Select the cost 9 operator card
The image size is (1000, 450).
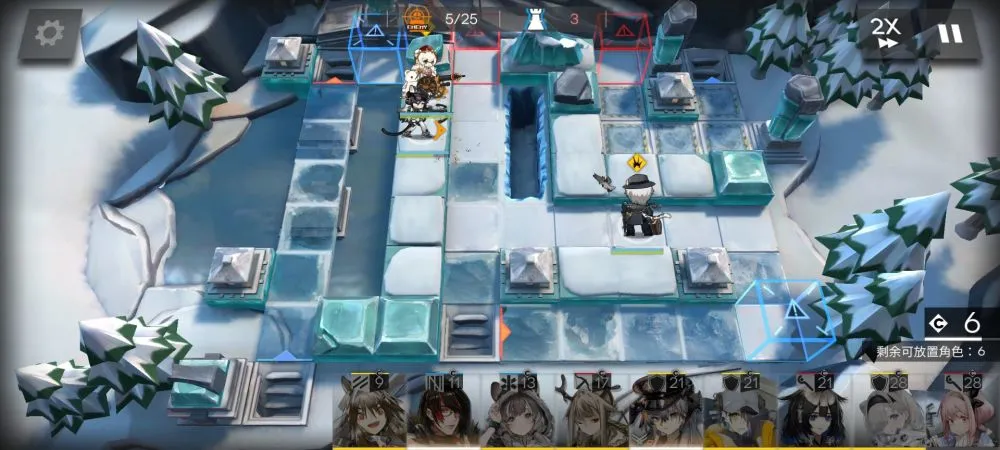pyautogui.click(x=370, y=412)
